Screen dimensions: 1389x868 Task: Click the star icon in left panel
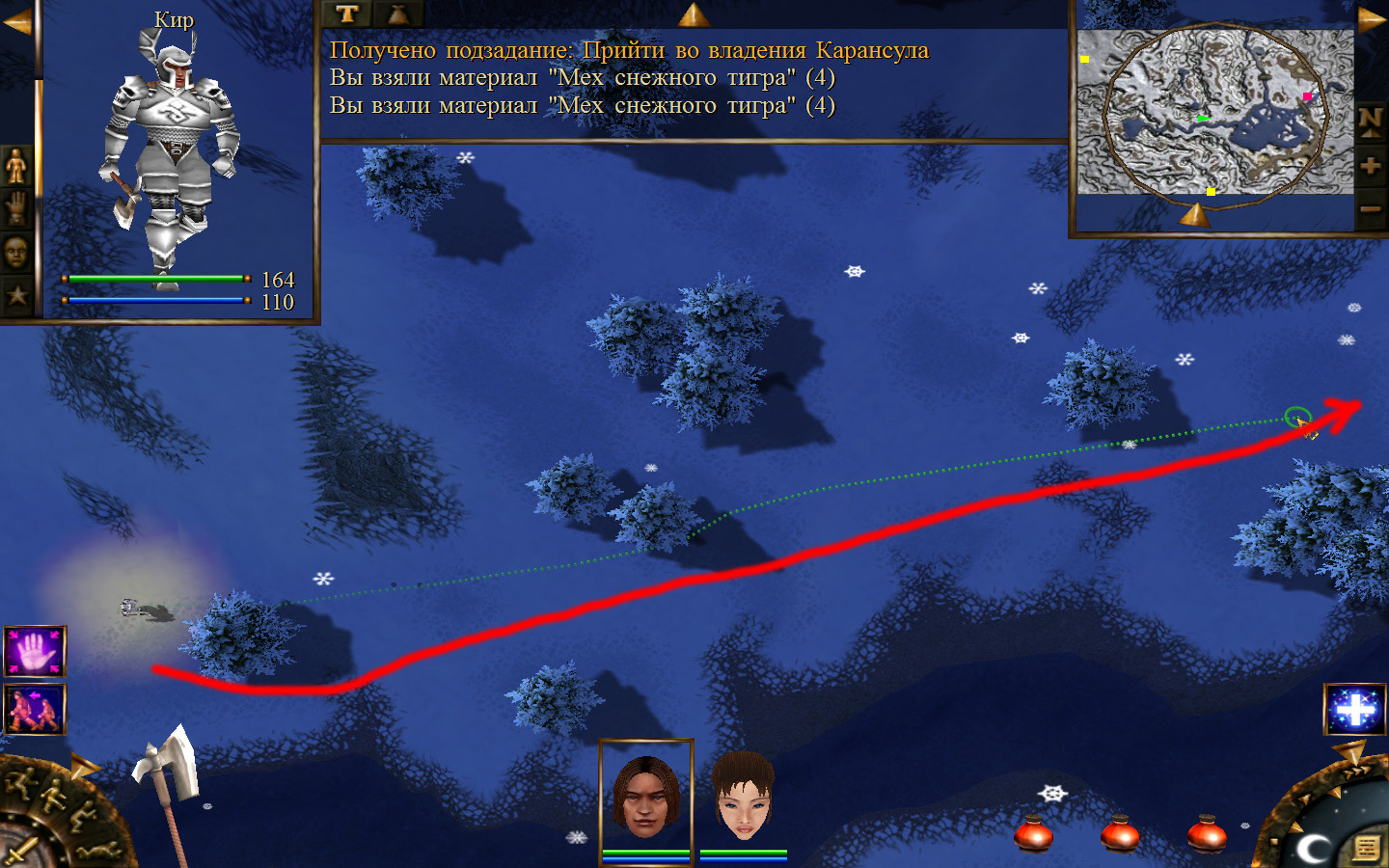coord(16,294)
